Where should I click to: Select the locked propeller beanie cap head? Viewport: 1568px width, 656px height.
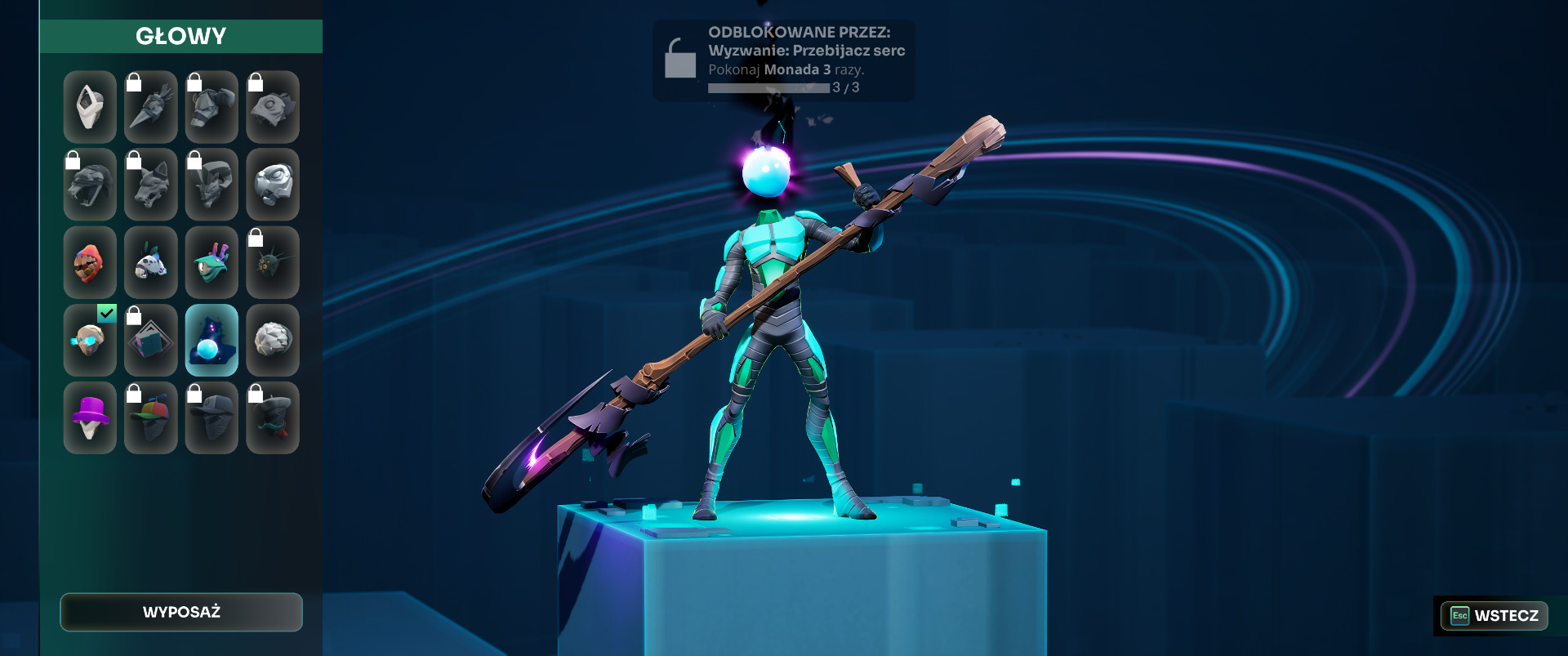click(x=151, y=418)
